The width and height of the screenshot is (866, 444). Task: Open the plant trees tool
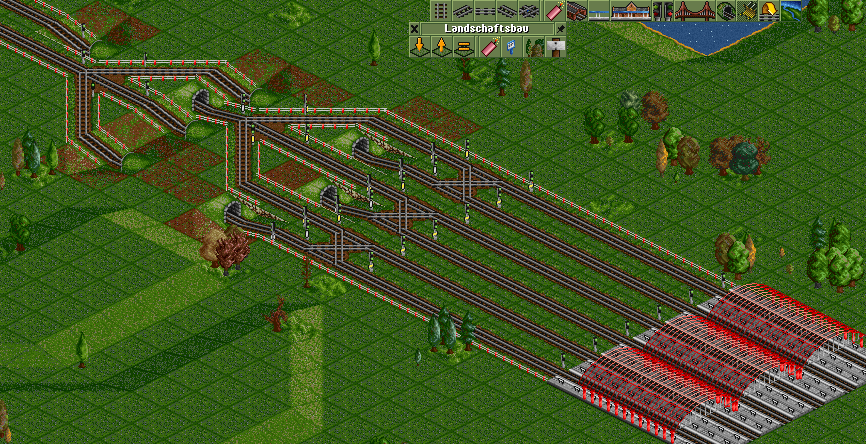[x=533, y=47]
